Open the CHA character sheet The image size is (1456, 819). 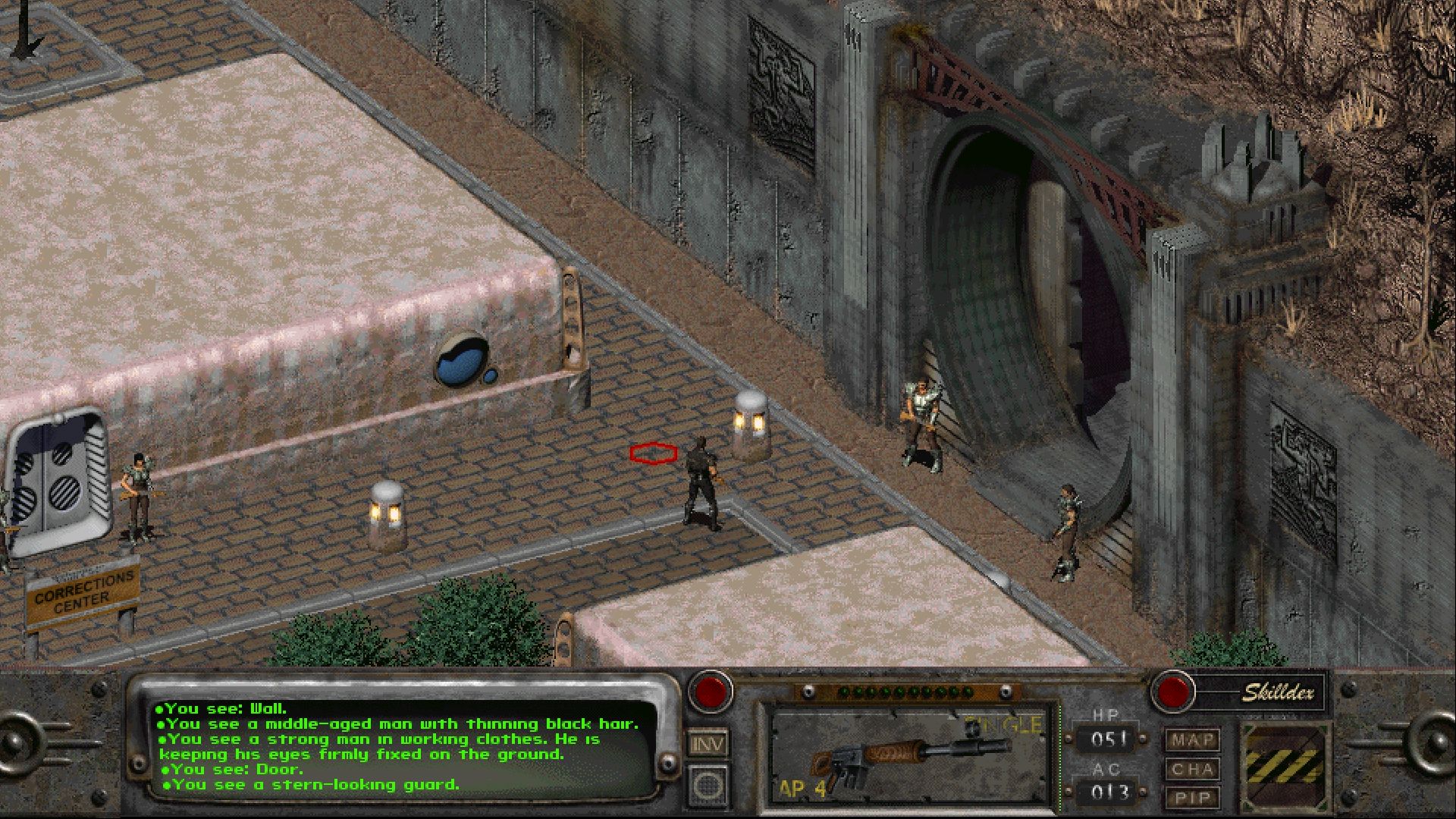click(x=1193, y=769)
